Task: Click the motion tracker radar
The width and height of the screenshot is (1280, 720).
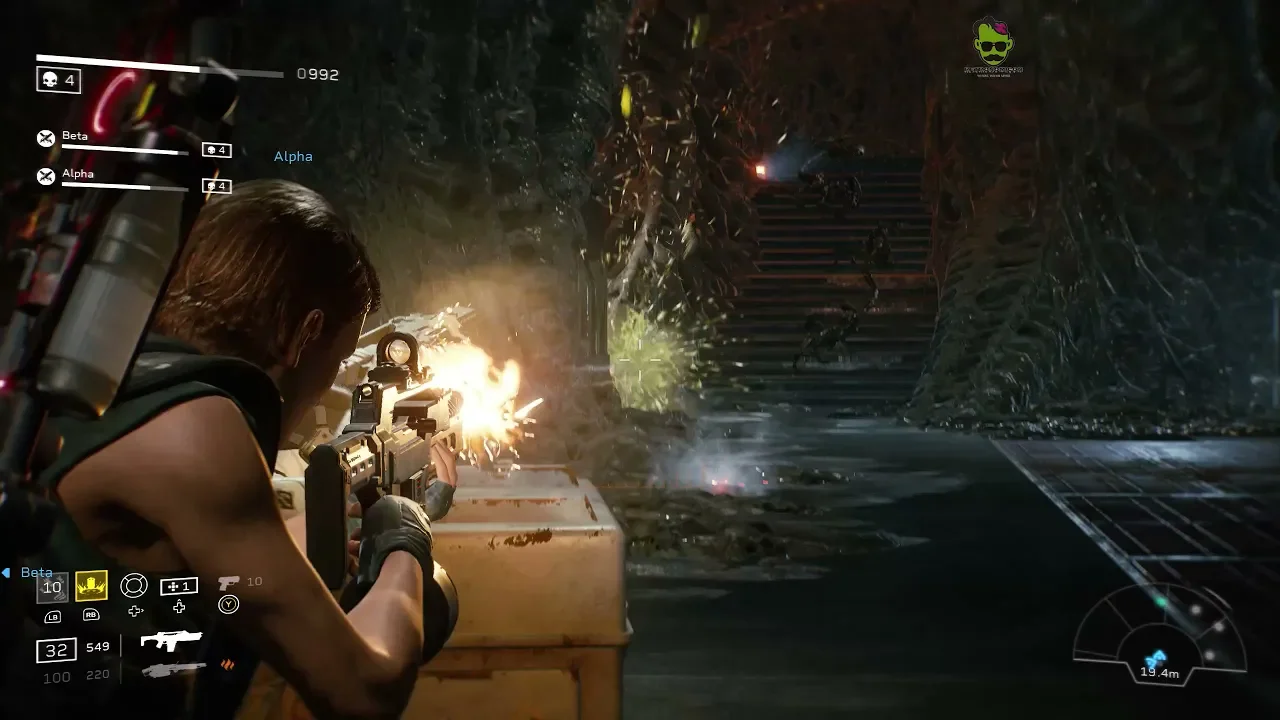Action: pyautogui.click(x=1160, y=632)
